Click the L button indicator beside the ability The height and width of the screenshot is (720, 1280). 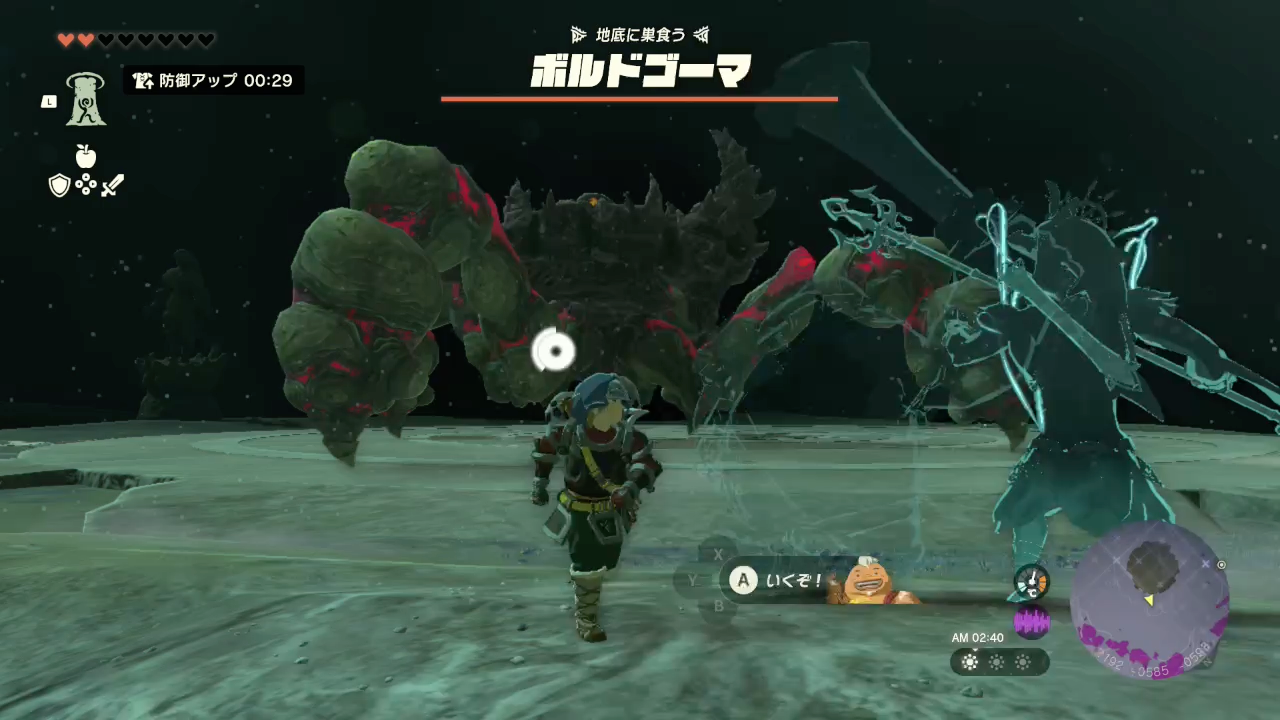click(x=48, y=101)
